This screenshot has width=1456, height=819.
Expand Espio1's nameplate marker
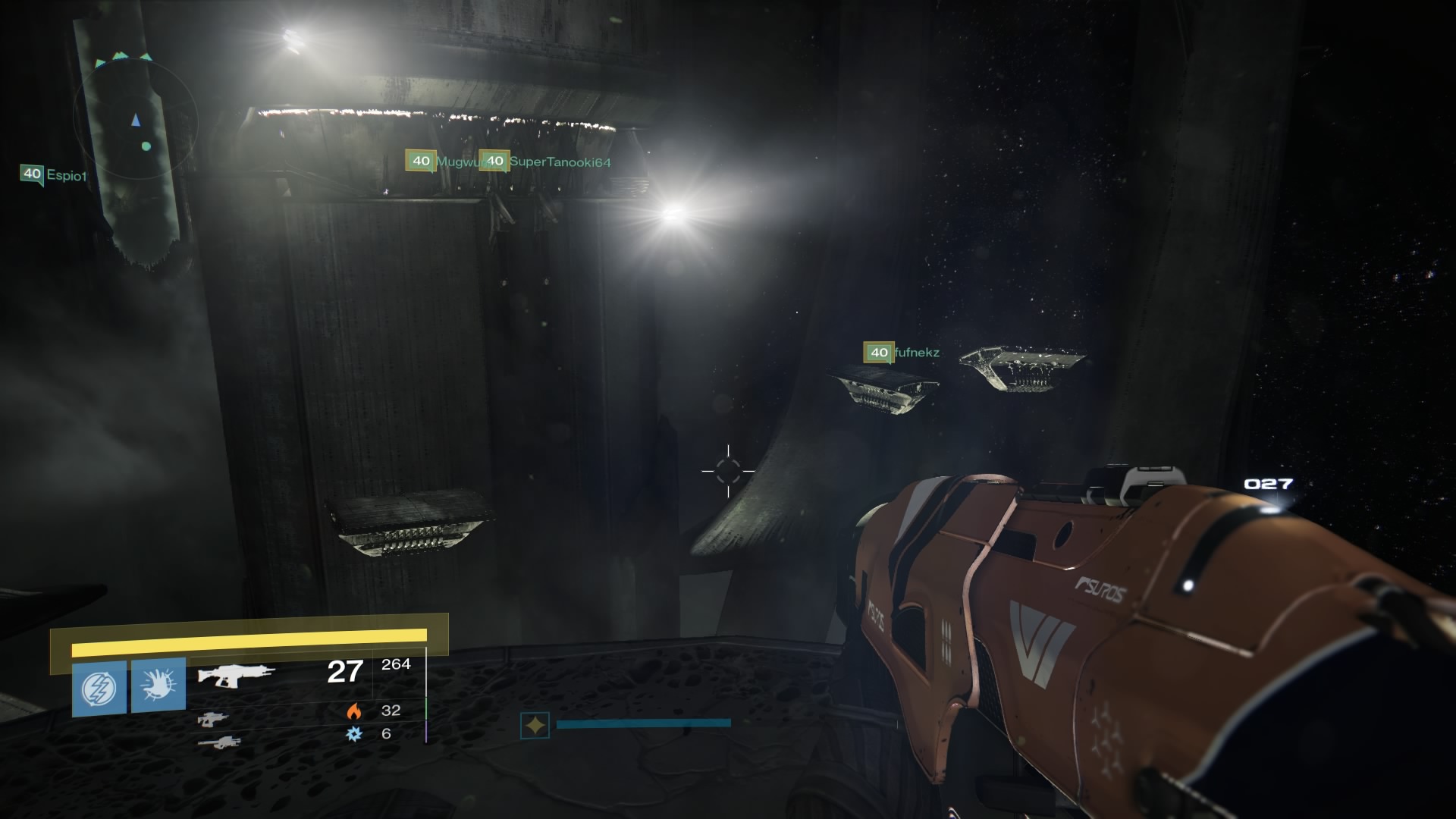coord(30,173)
